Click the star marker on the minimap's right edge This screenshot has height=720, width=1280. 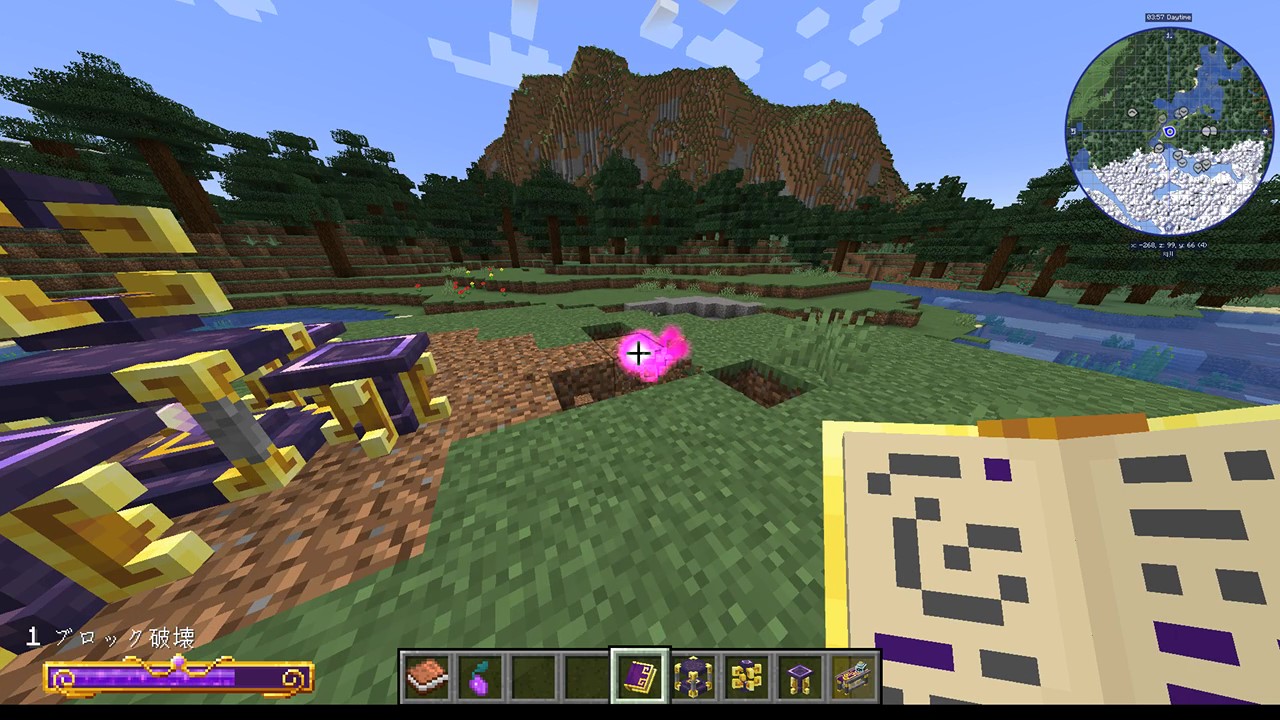1263,131
